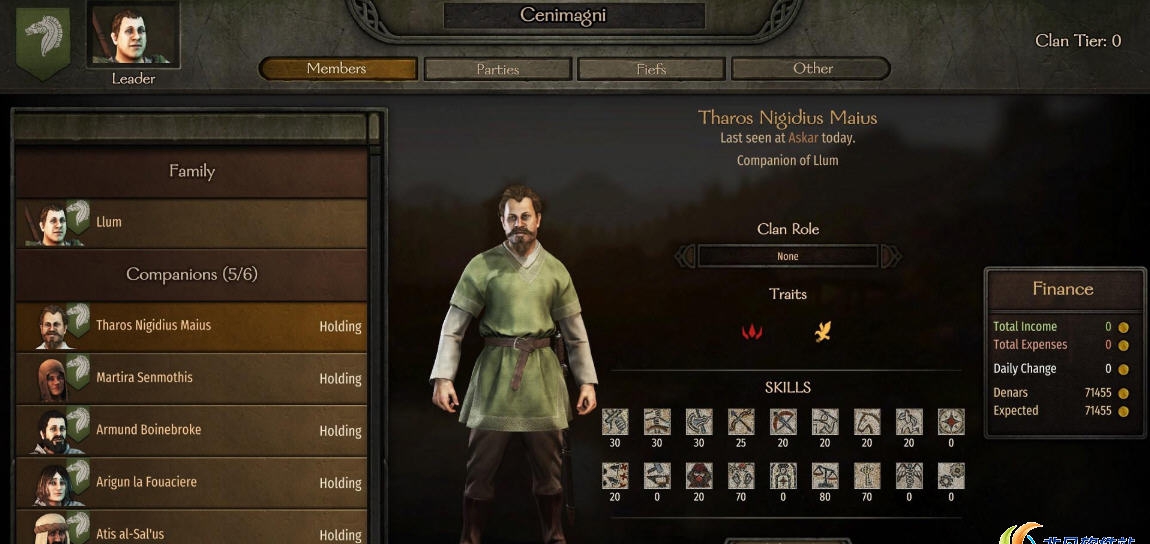
Task: Select the Other tab
Action: click(x=811, y=69)
